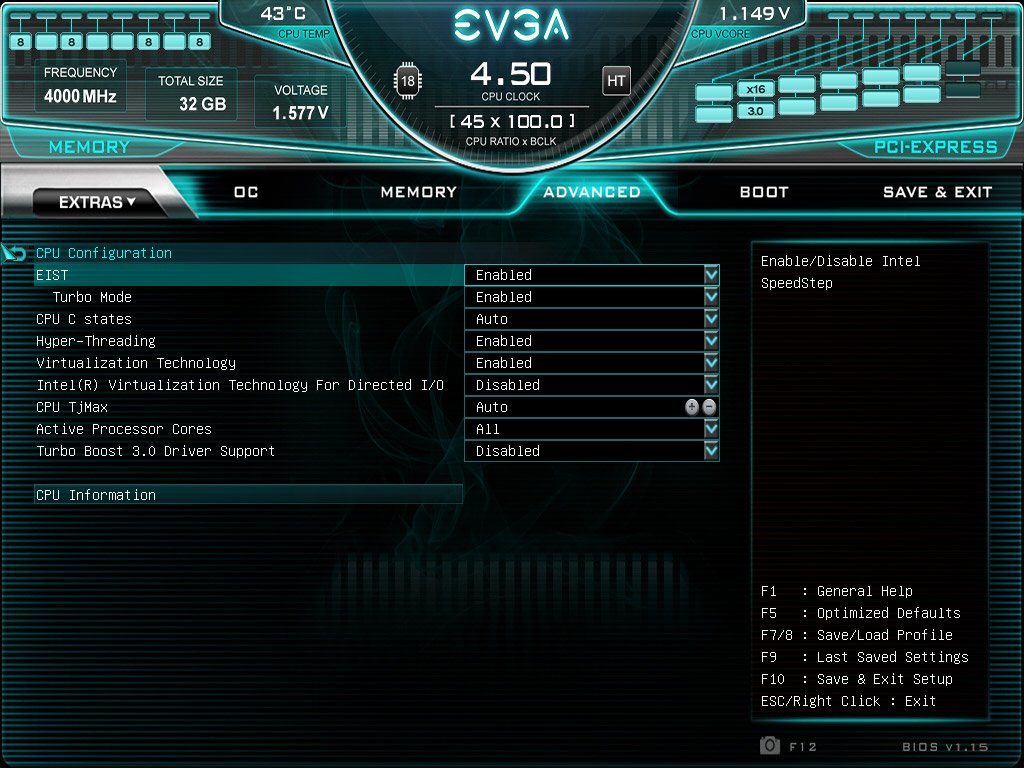Click the back arrow beside CPU Configuration
The height and width of the screenshot is (768, 1024).
pos(15,253)
